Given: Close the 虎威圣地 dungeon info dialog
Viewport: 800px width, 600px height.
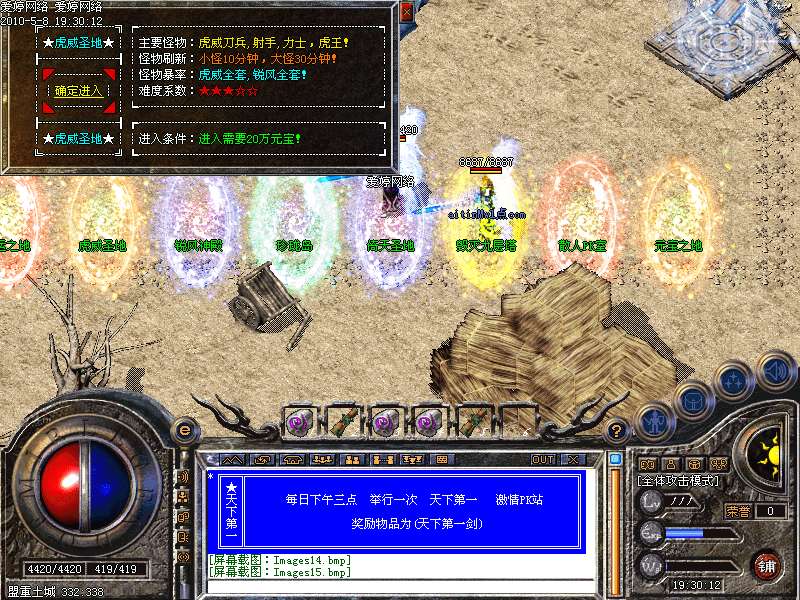Looking at the screenshot, I should pyautogui.click(x=405, y=13).
